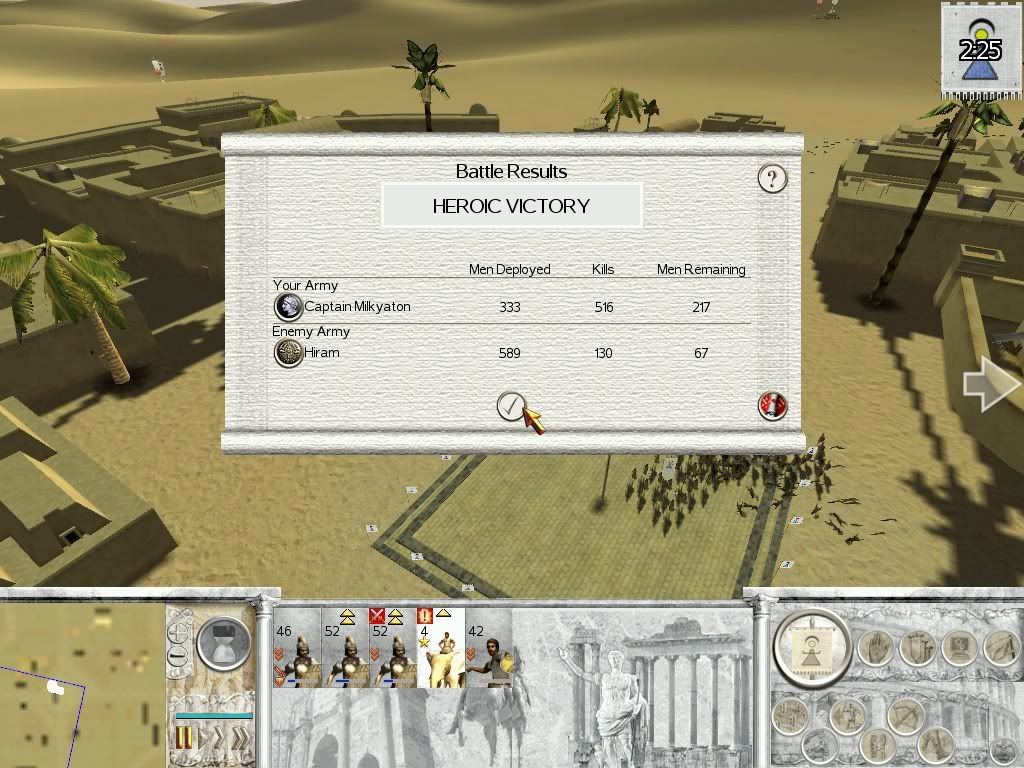Image resolution: width=1024 pixels, height=768 pixels.
Task: Open help with the question mark button
Action: pyautogui.click(x=771, y=179)
